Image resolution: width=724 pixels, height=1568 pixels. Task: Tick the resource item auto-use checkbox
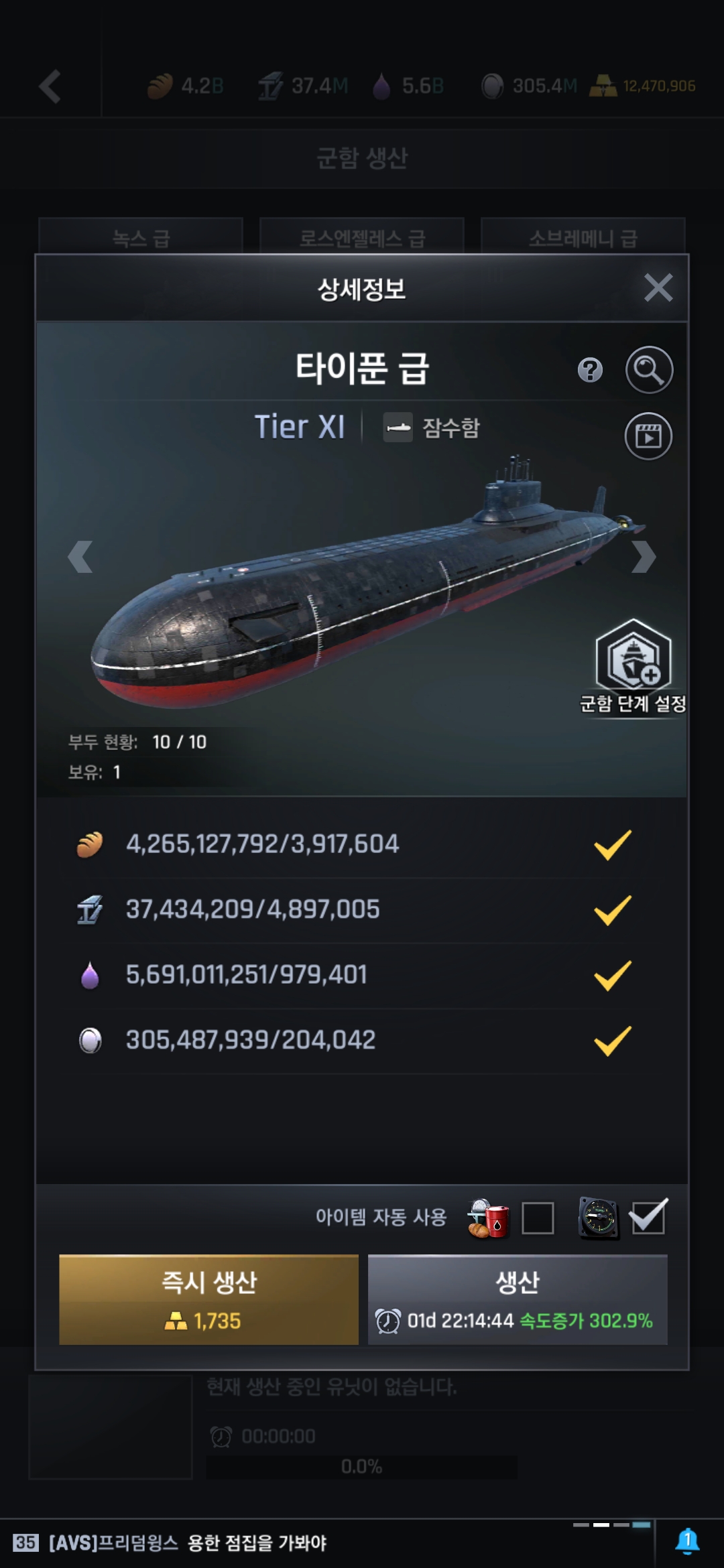tap(538, 1218)
